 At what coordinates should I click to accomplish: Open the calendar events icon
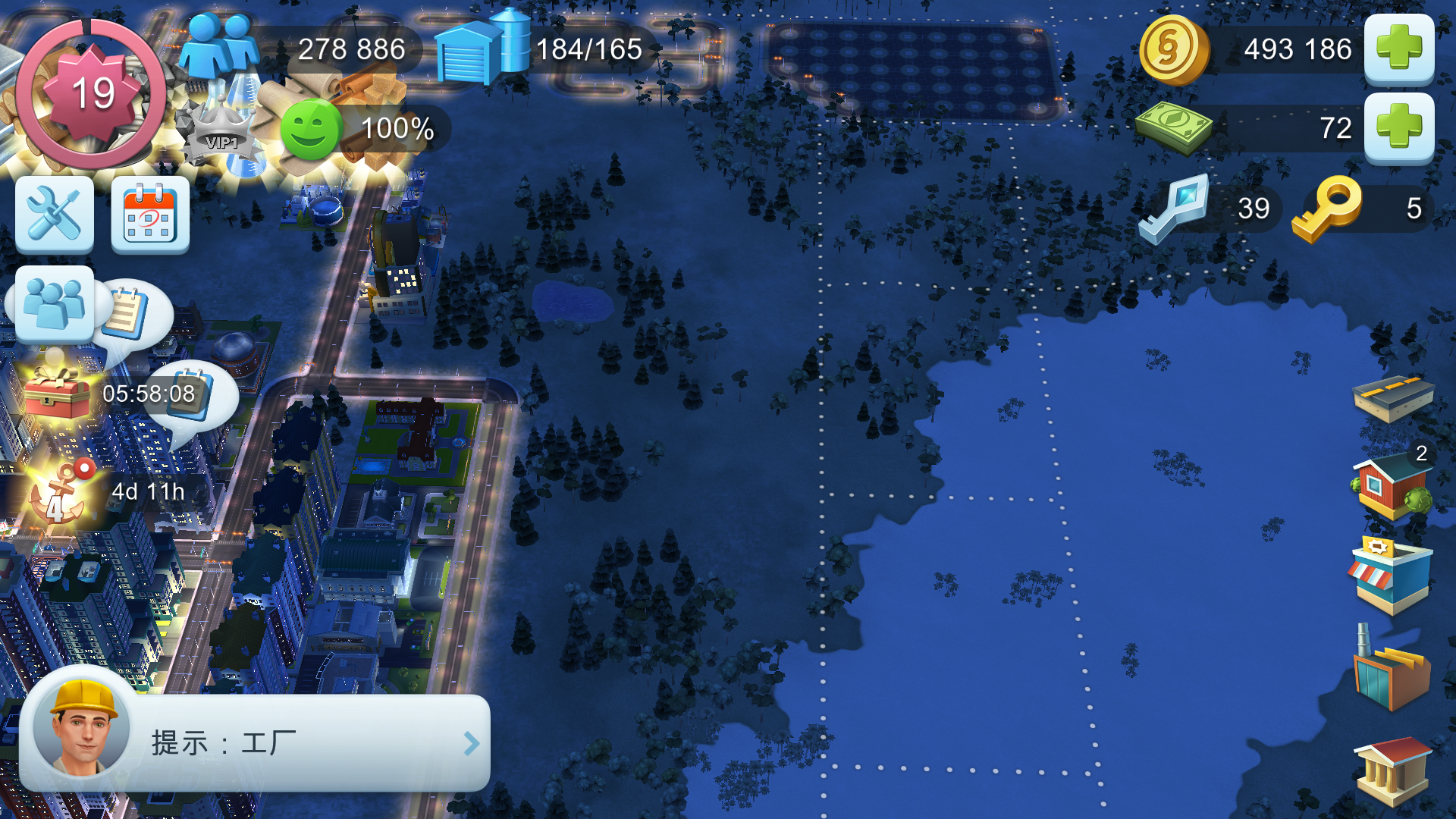tap(150, 215)
